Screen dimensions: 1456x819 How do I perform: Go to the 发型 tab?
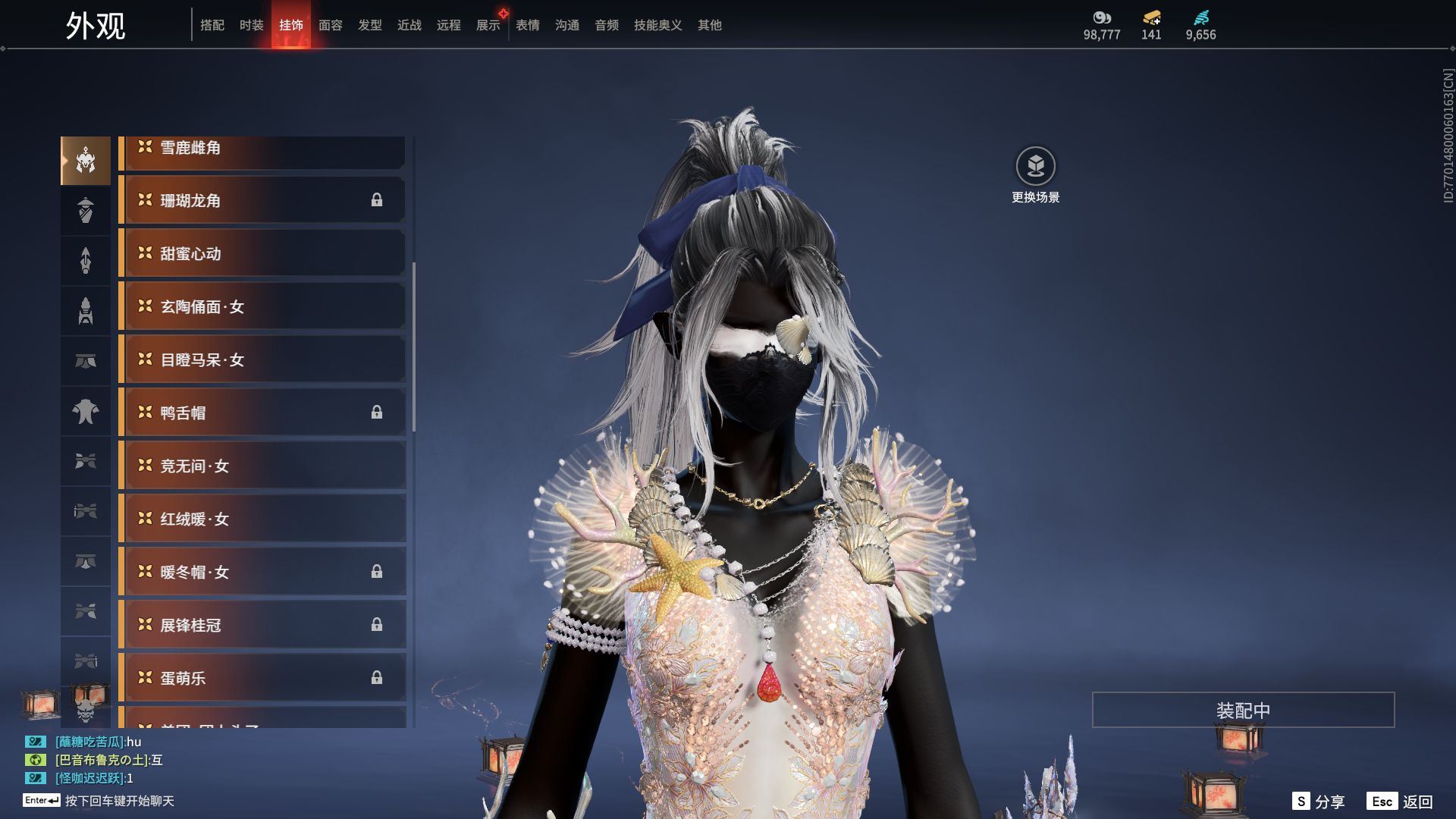click(370, 25)
